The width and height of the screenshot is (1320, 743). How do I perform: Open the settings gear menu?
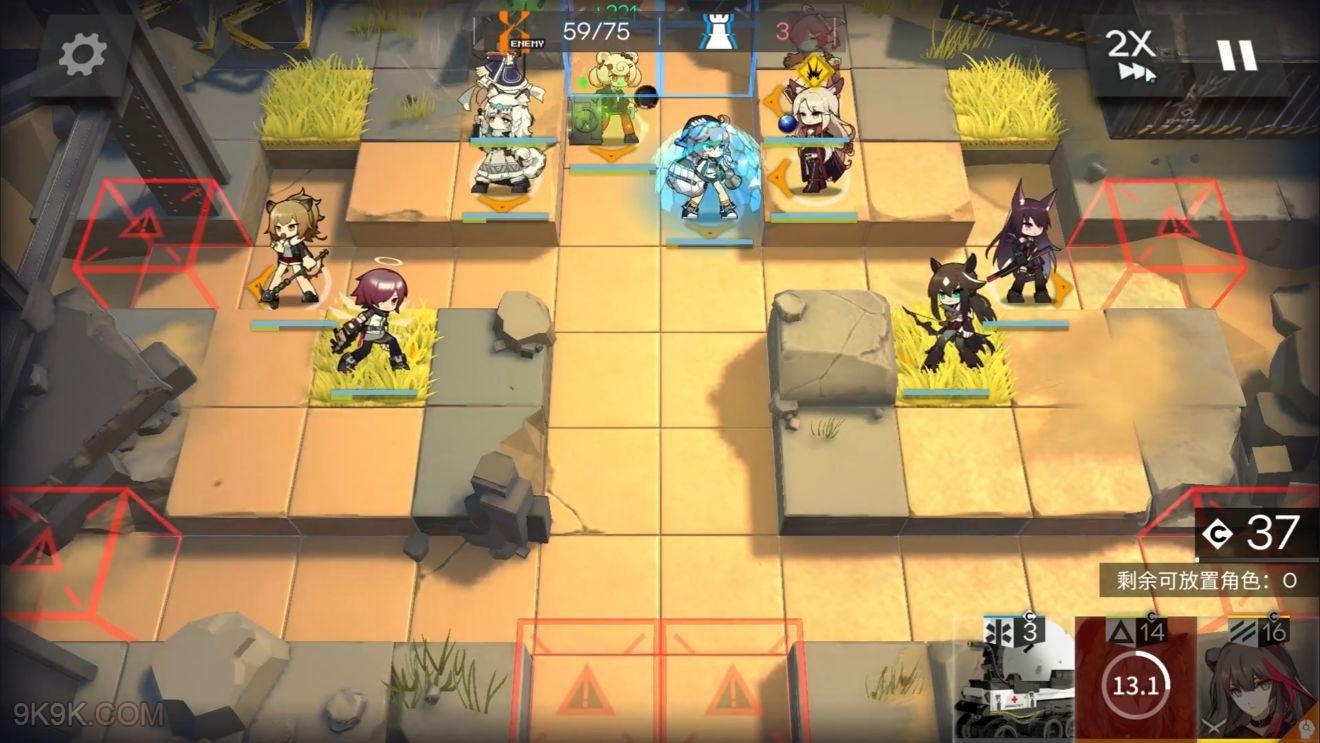coord(82,56)
